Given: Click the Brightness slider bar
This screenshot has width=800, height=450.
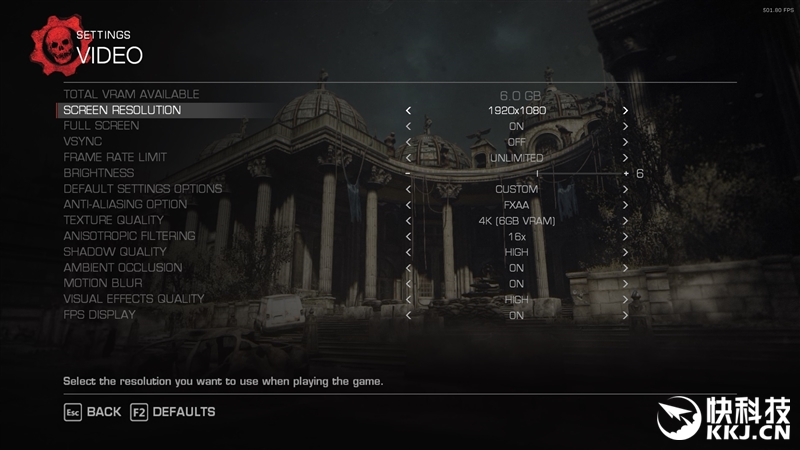Looking at the screenshot, I should tap(516, 173).
